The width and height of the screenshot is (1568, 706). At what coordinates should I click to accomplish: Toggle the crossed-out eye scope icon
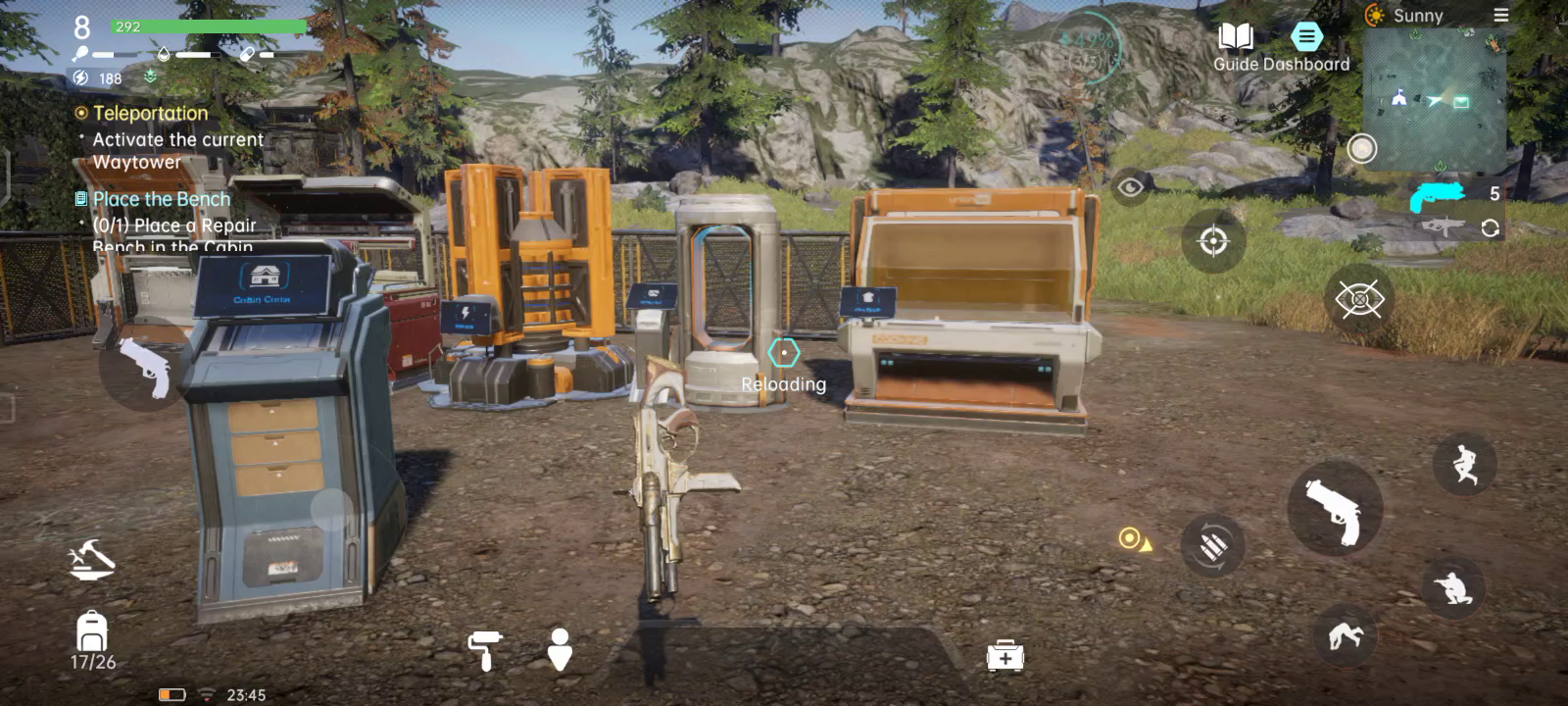[x=1358, y=298]
